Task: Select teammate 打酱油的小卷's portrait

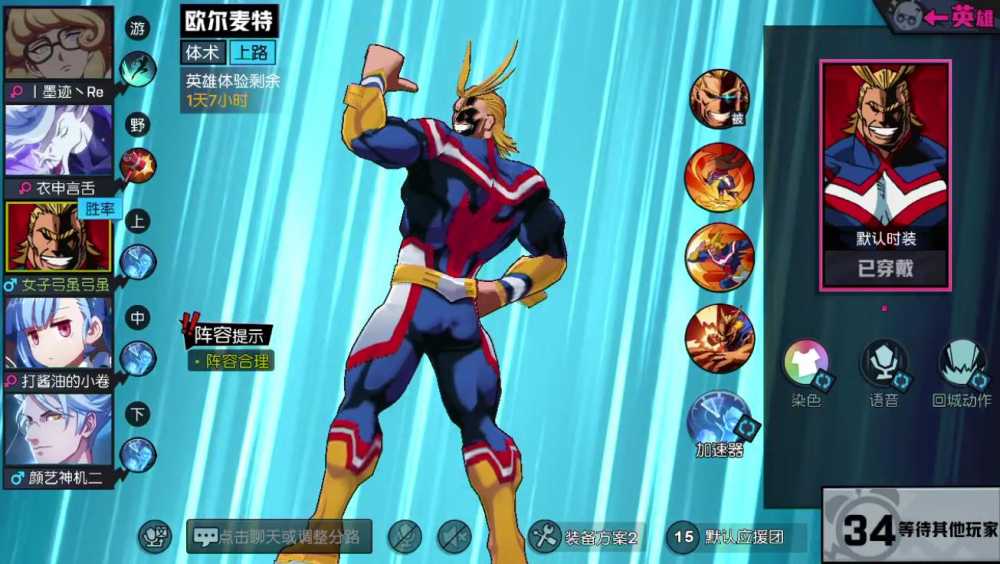Action: 58,333
